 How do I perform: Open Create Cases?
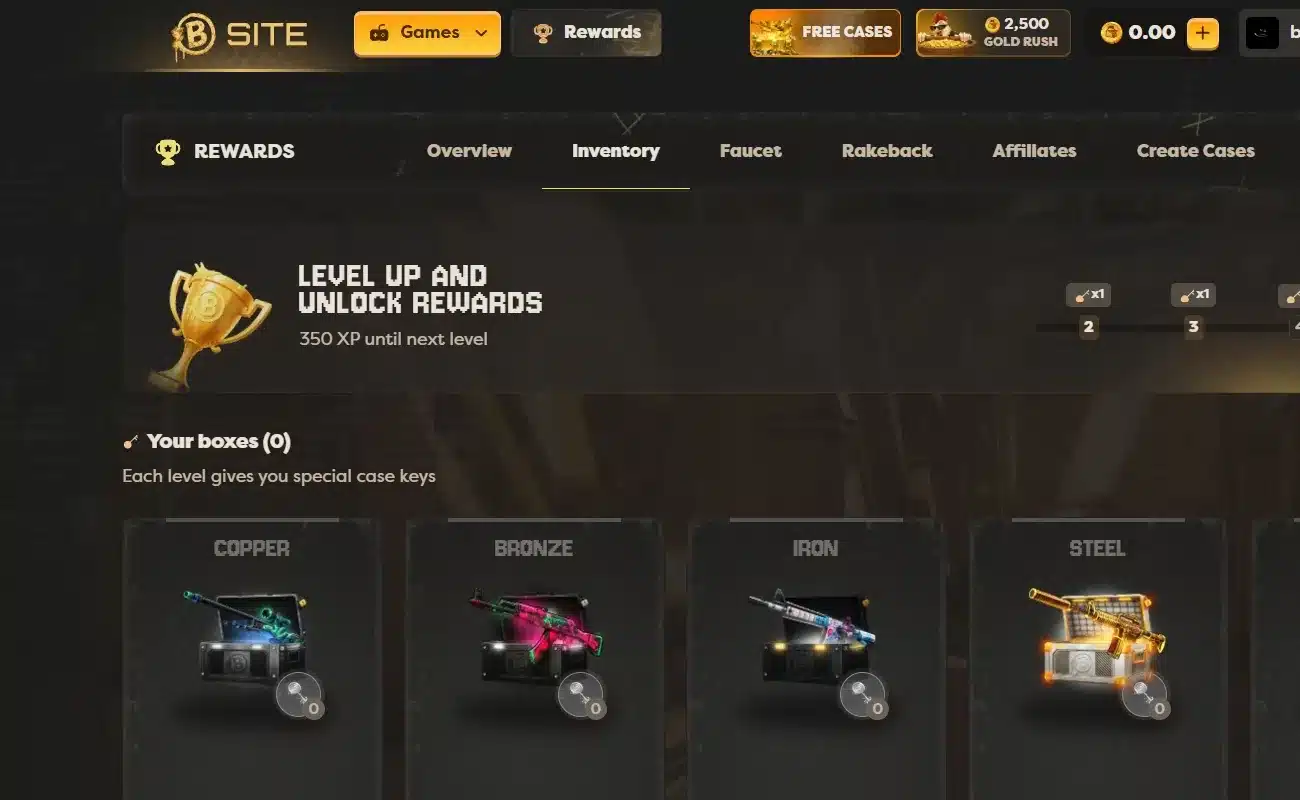click(1195, 151)
